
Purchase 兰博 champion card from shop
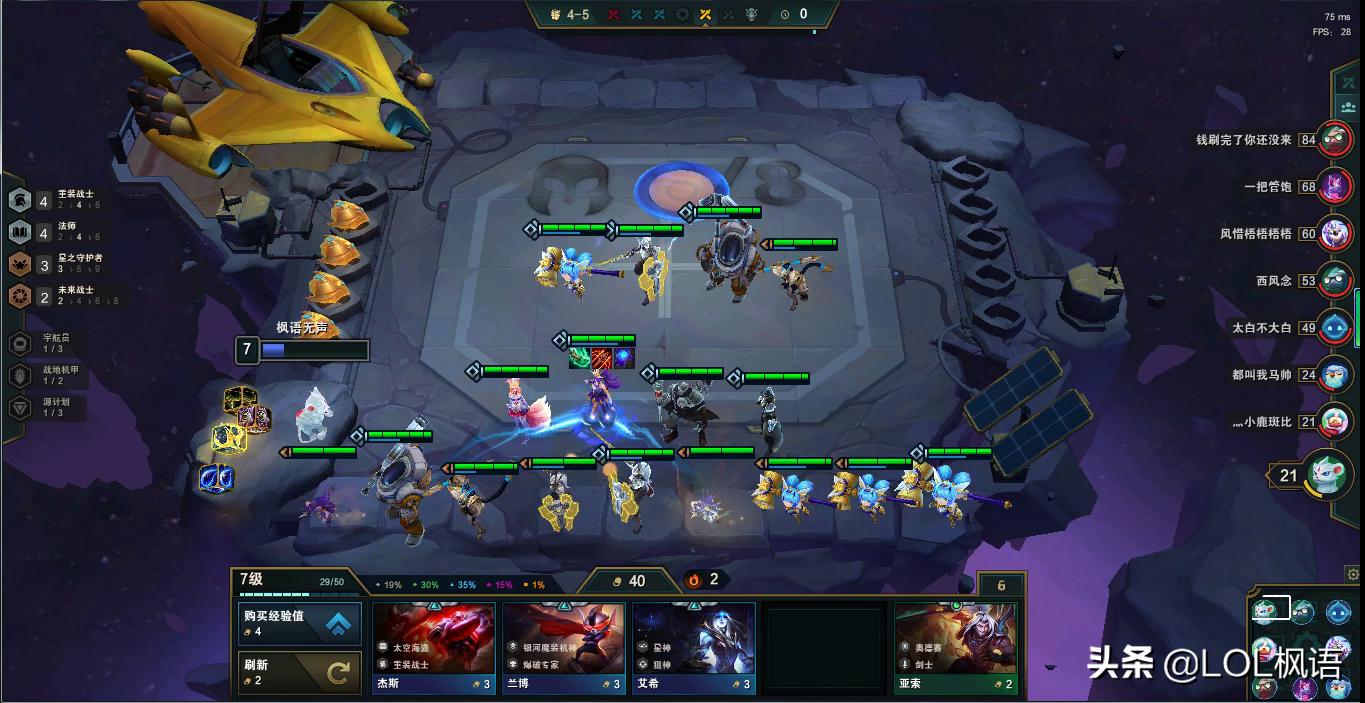pyautogui.click(x=564, y=647)
